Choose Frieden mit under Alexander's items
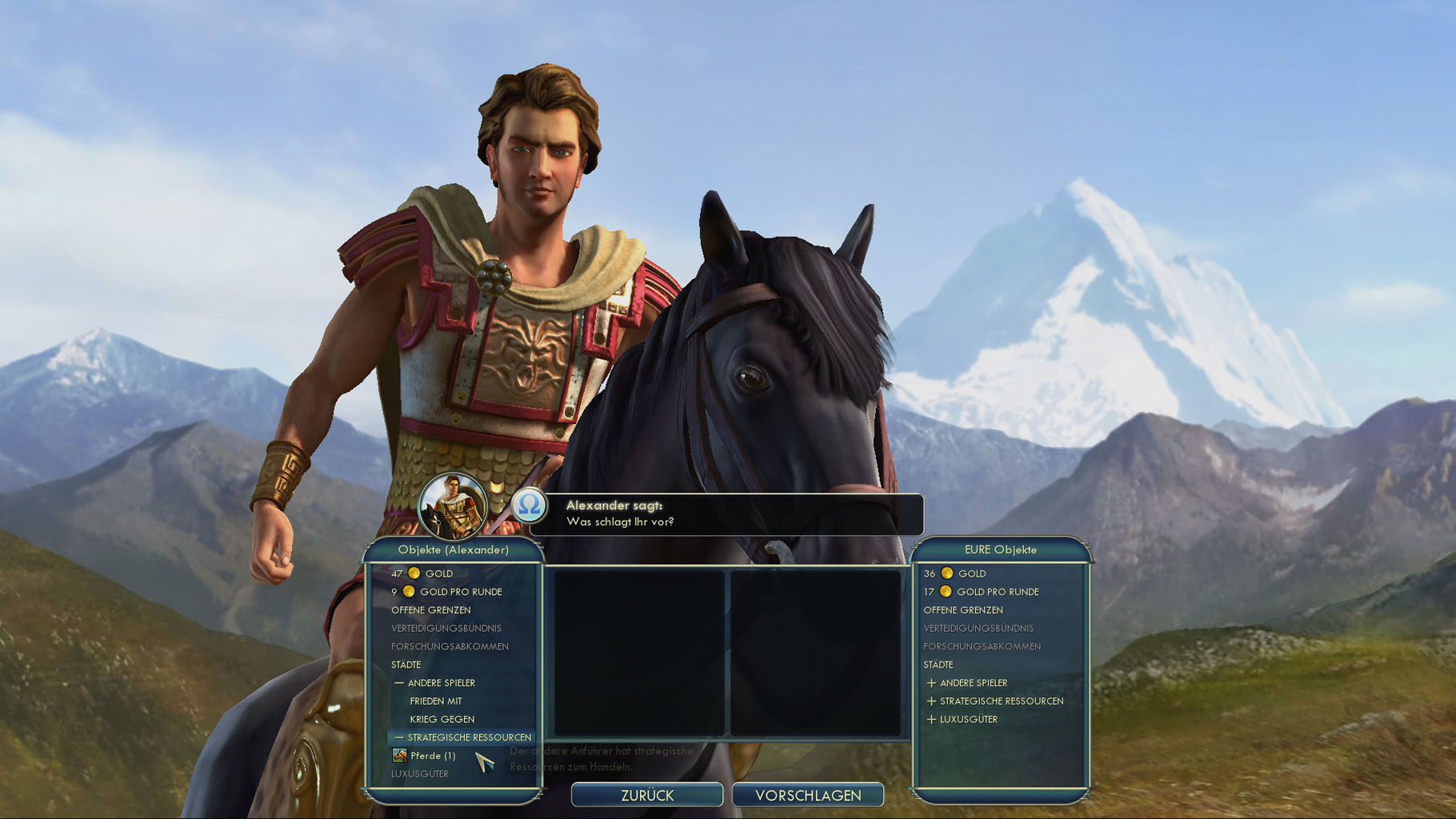Screen dimensions: 1456x819 pyautogui.click(x=436, y=701)
